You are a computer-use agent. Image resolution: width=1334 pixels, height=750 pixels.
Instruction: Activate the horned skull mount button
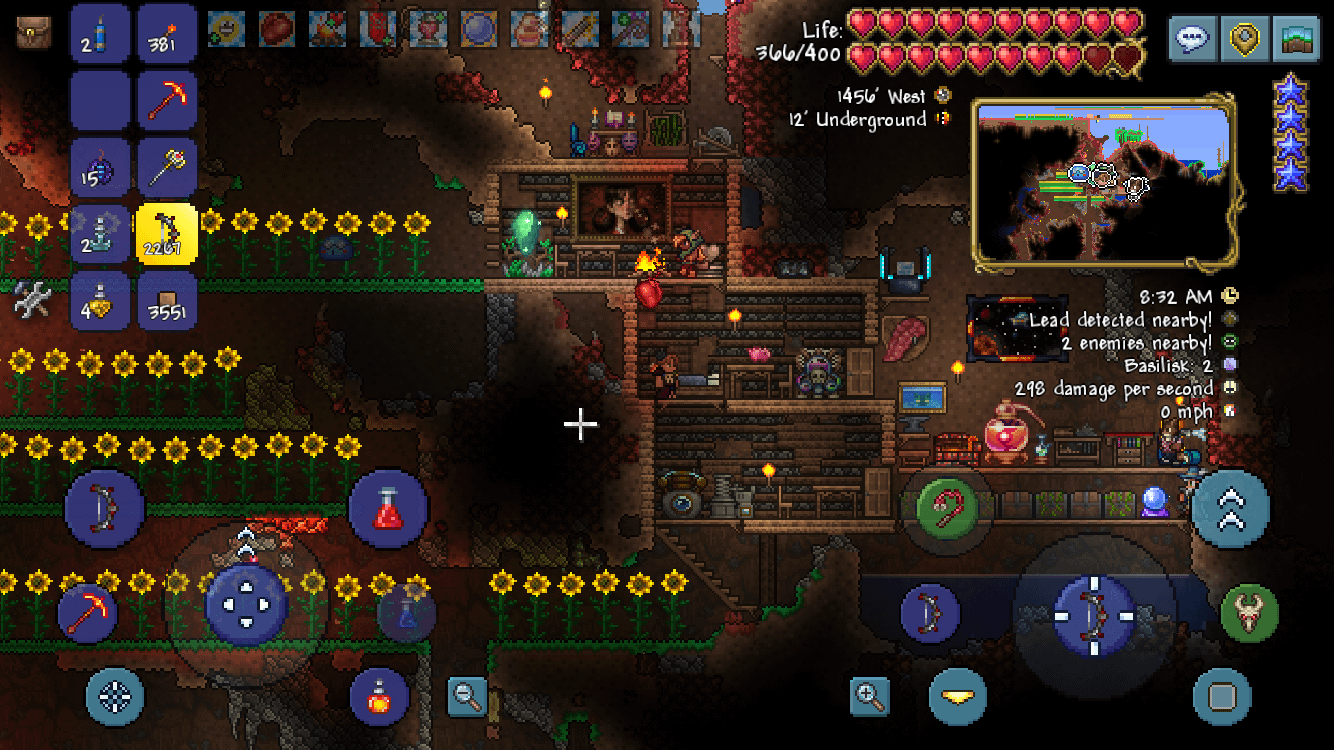(1250, 613)
